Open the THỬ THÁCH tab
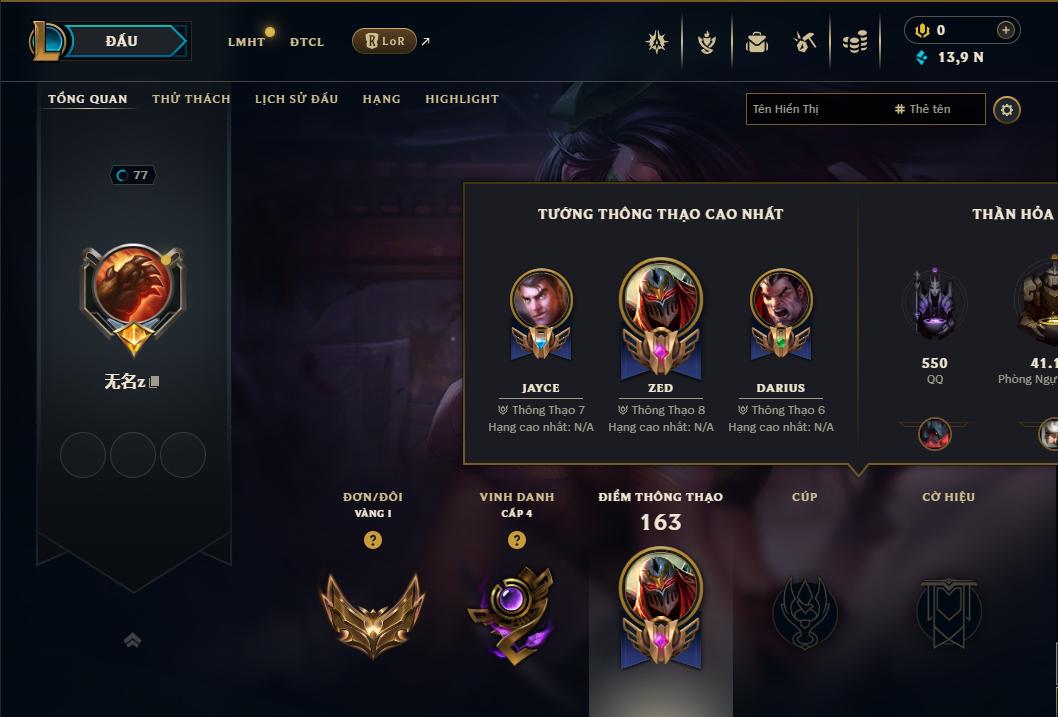Screen dimensions: 1058x717 [x=191, y=99]
